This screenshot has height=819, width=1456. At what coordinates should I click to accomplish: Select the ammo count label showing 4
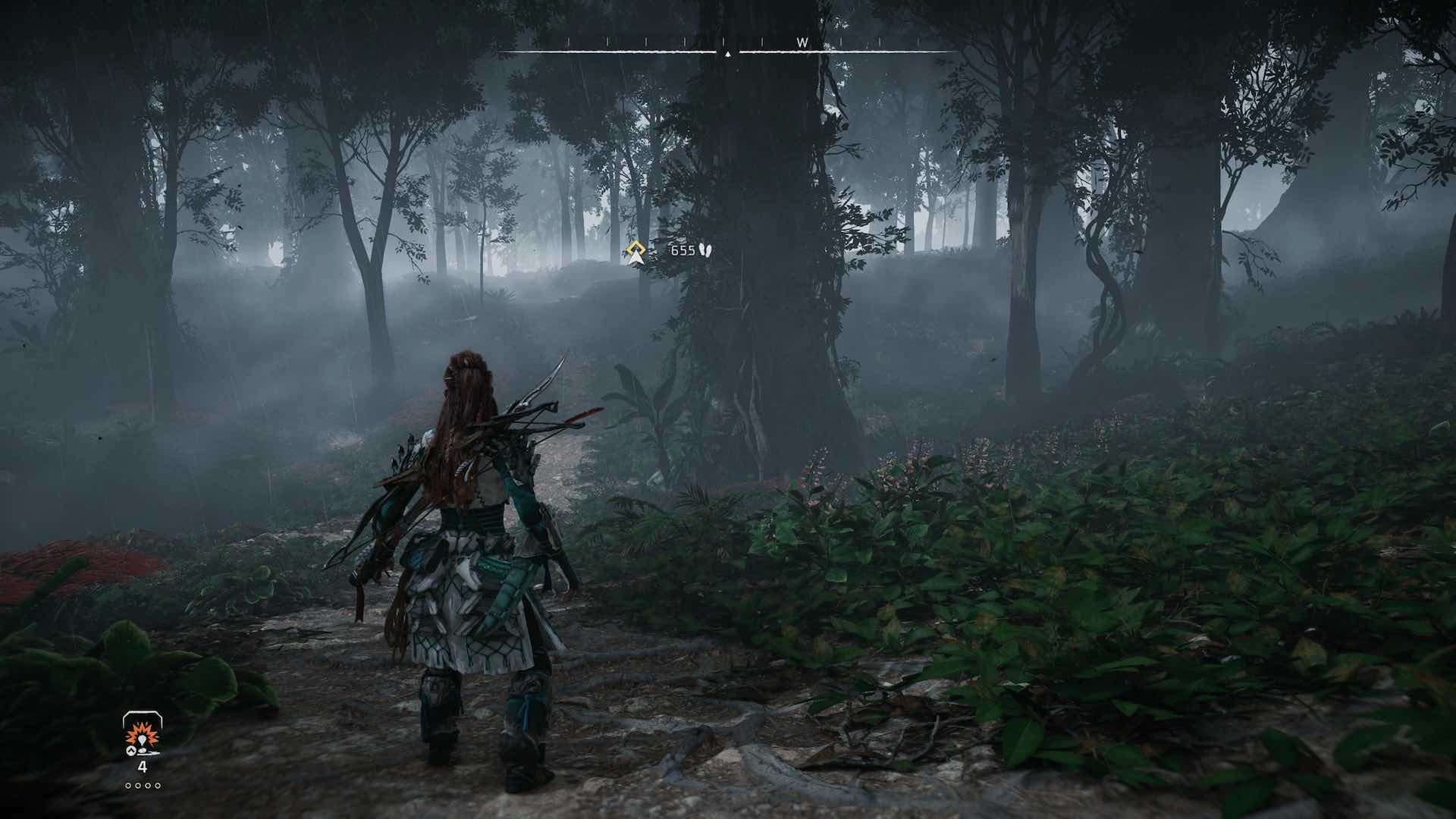click(x=143, y=767)
